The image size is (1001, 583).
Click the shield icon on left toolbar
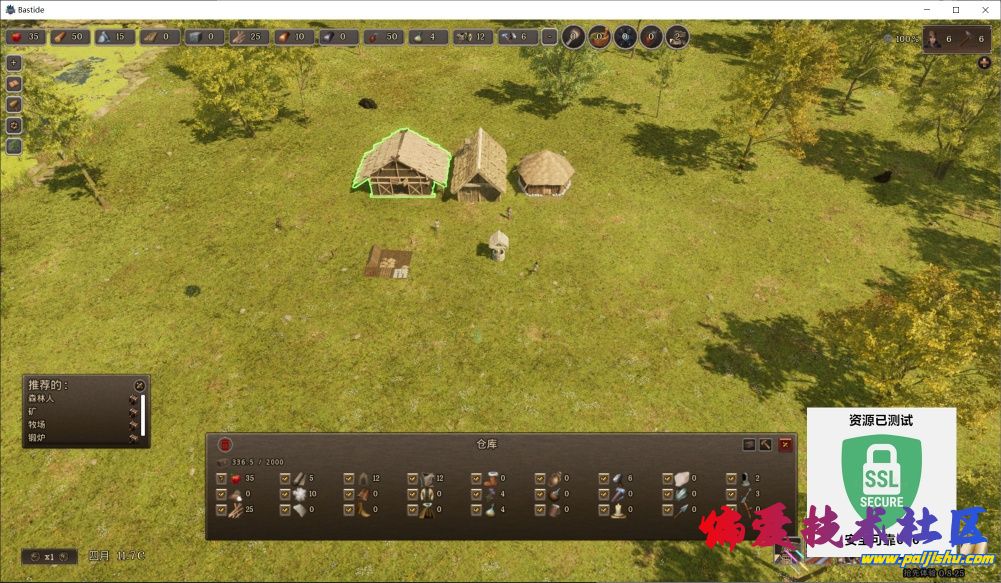tap(14, 125)
